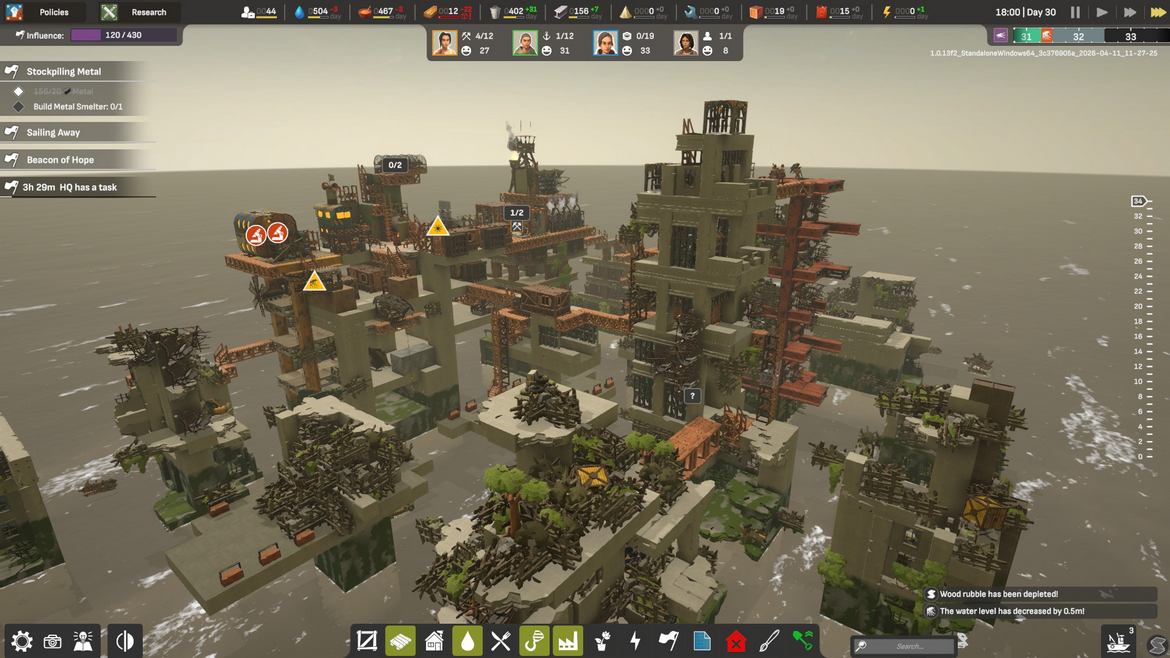Open the fork and knife food category
Screen dimensions: 1170x658
501,641
